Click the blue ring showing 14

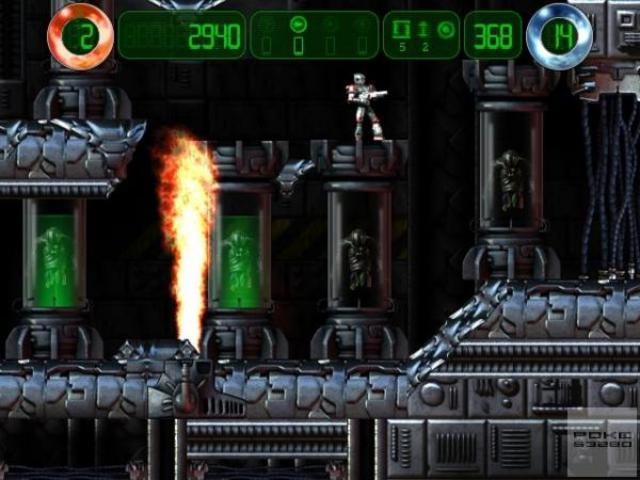pyautogui.click(x=559, y=36)
